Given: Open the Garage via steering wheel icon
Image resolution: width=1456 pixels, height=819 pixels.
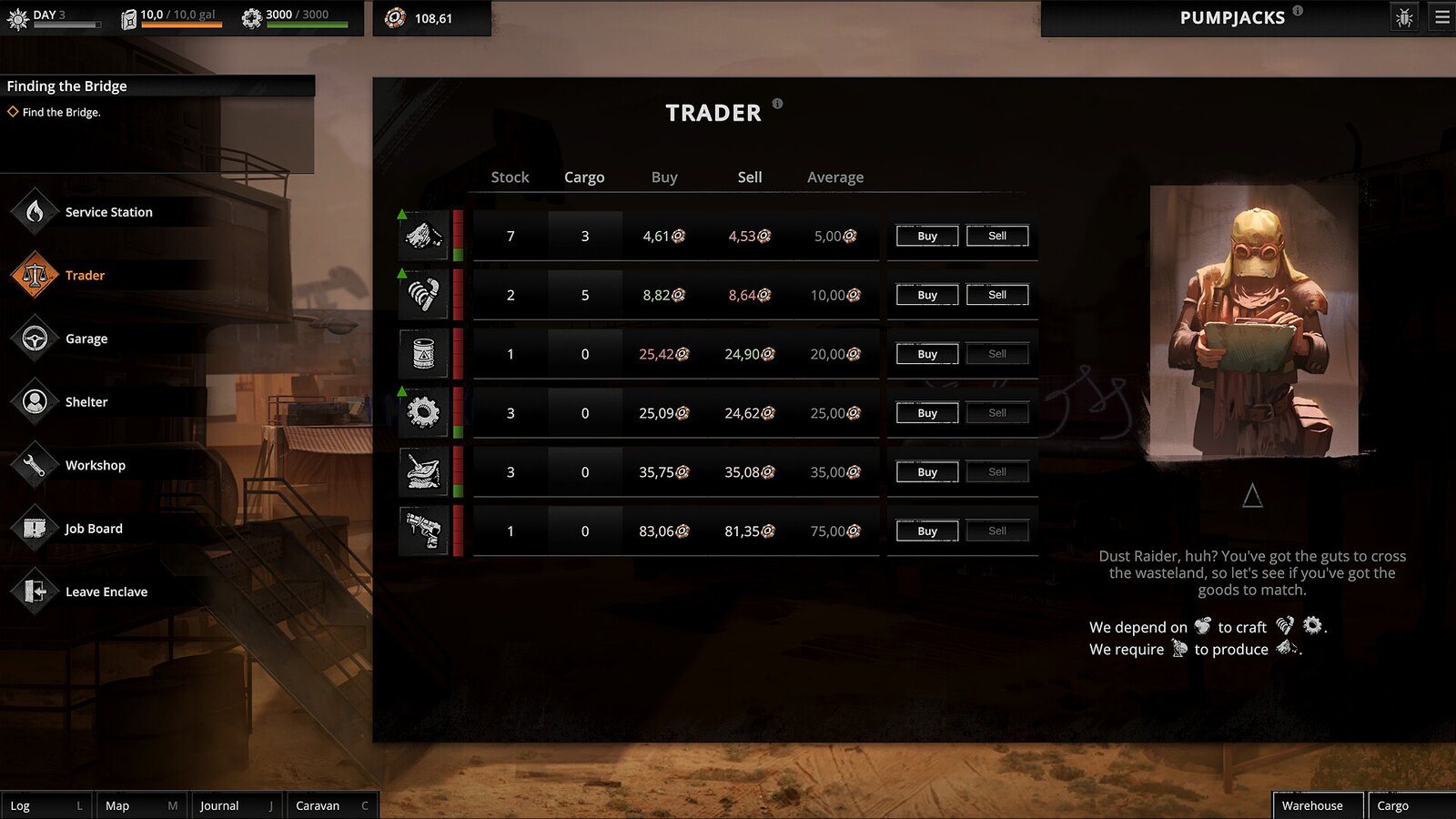Looking at the screenshot, I should pos(35,338).
